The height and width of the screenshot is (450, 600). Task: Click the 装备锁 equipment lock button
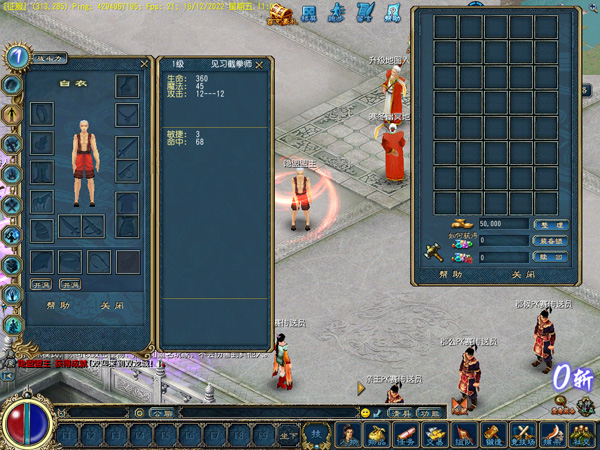[x=551, y=241]
